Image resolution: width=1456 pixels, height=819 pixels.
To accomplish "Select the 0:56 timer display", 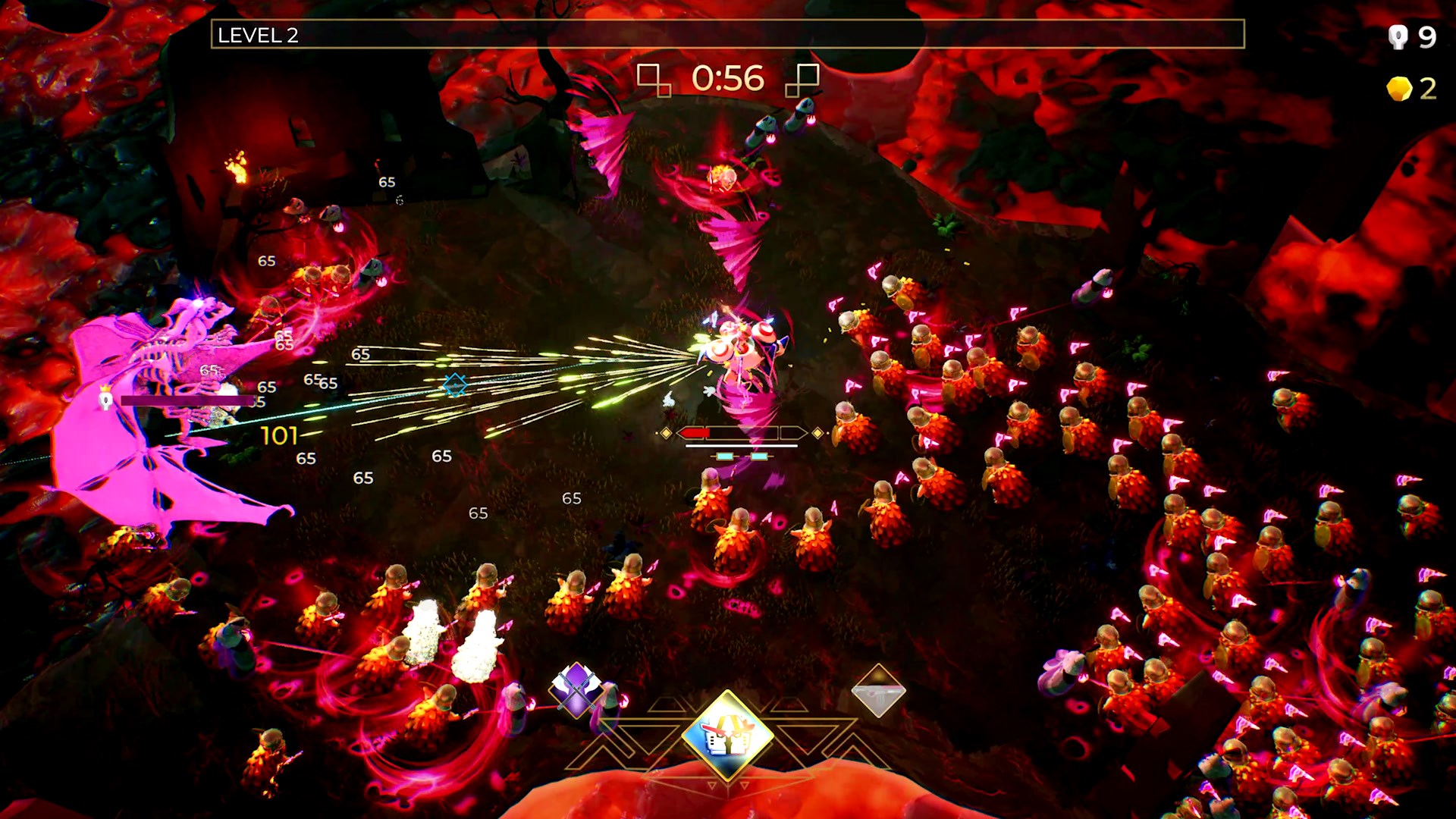I will pyautogui.click(x=726, y=77).
